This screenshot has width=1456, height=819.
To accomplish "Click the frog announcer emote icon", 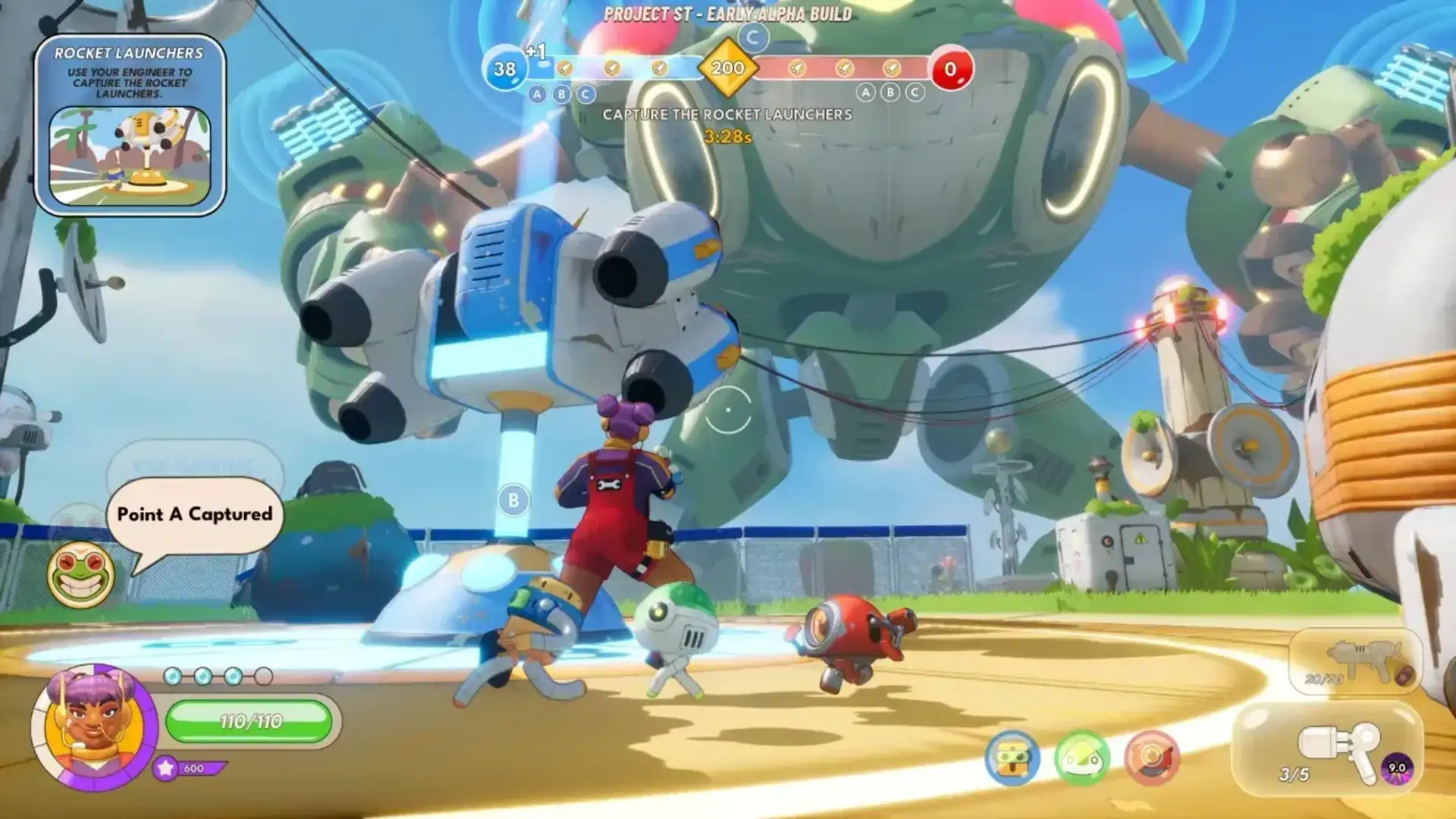I will pyautogui.click(x=80, y=574).
